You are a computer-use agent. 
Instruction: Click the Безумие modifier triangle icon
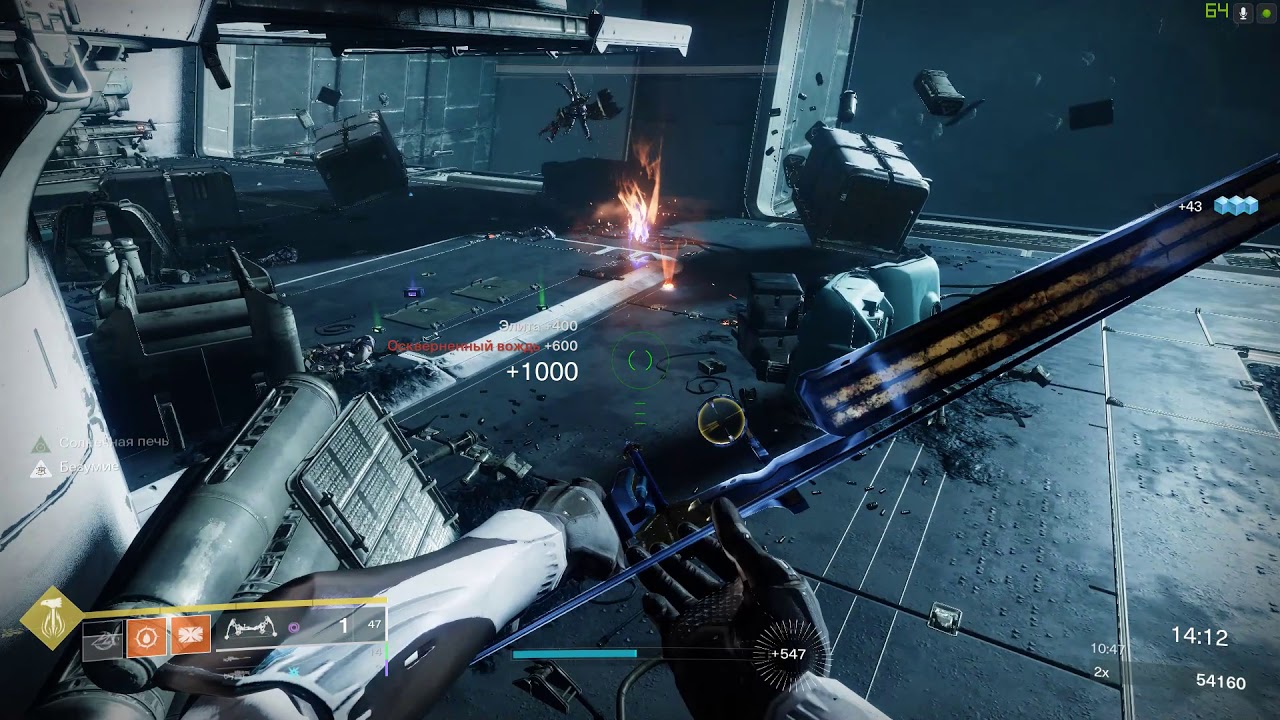click(41, 467)
